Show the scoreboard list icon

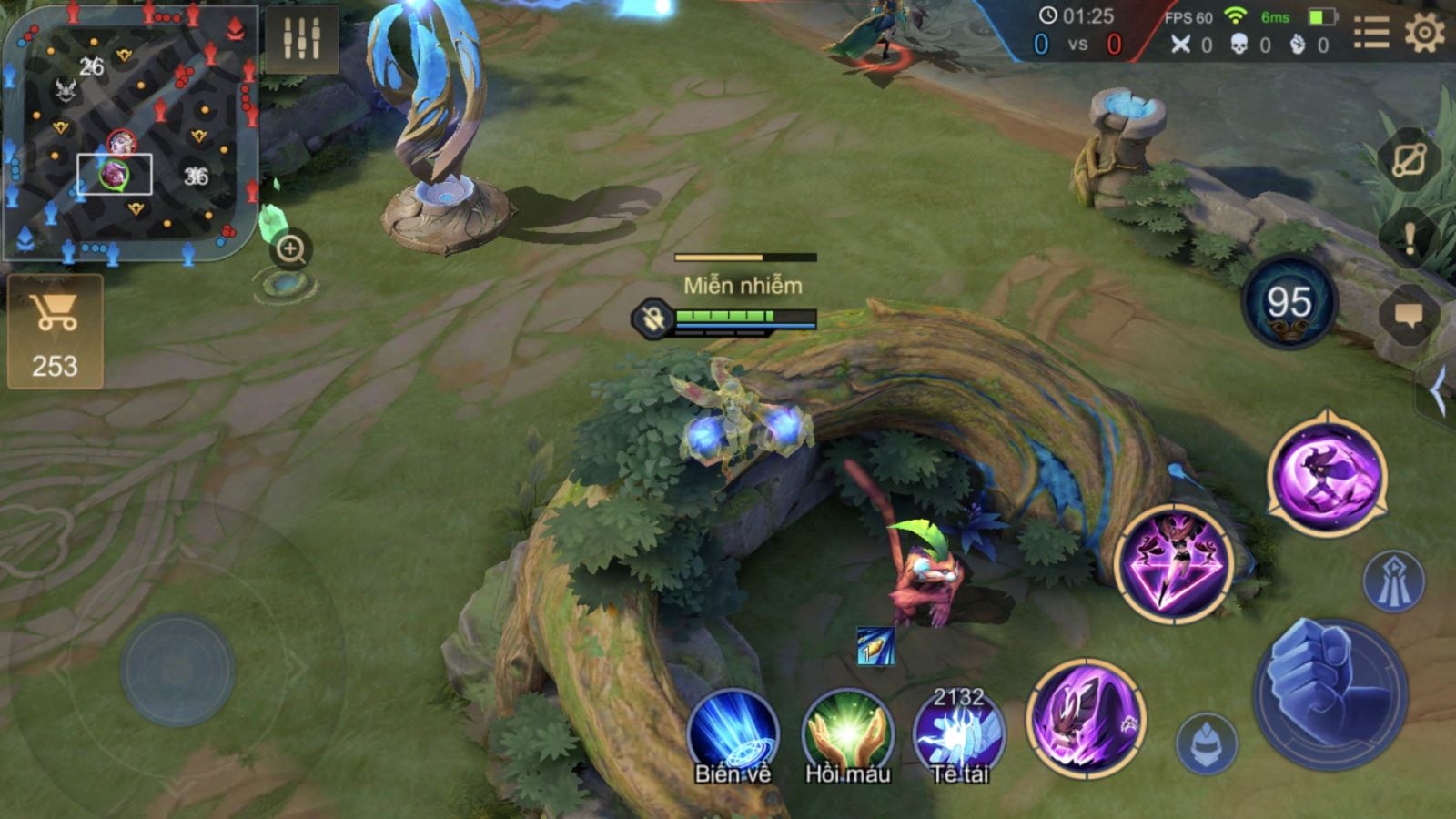(x=1370, y=35)
